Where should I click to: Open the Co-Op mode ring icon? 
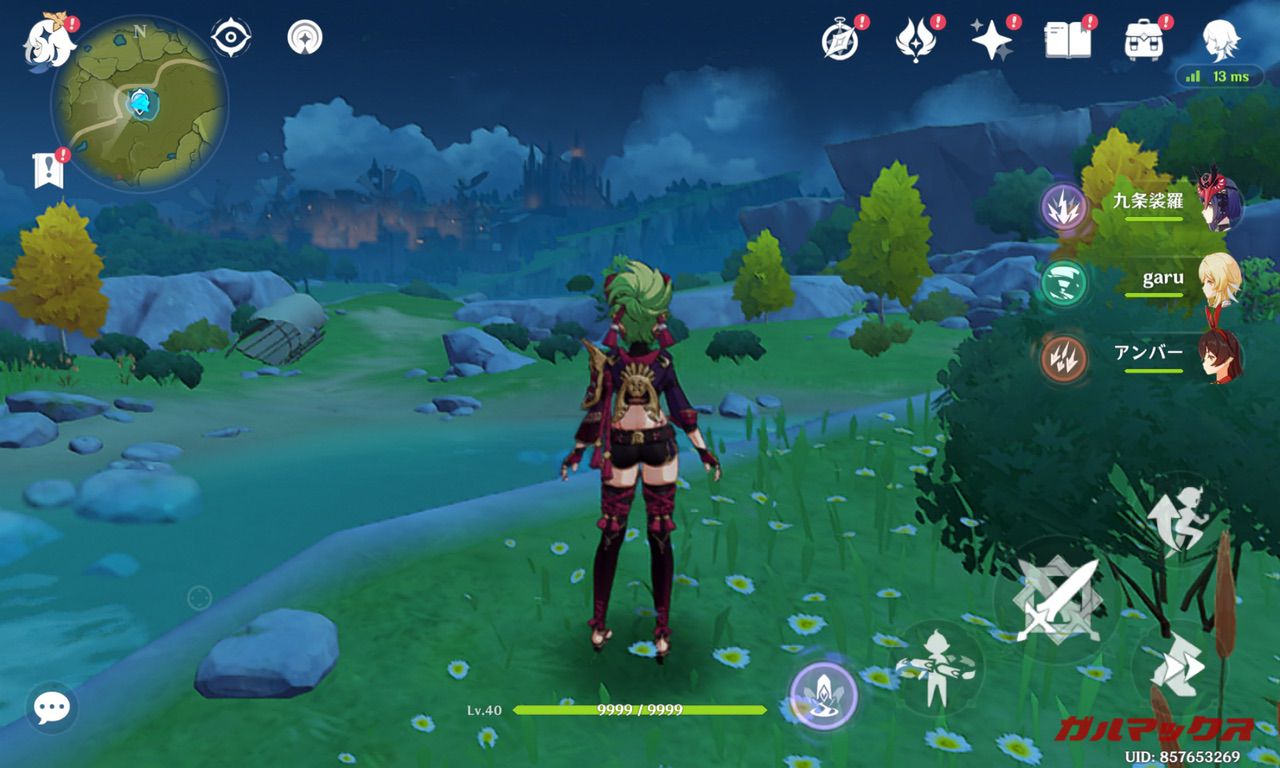click(x=305, y=38)
